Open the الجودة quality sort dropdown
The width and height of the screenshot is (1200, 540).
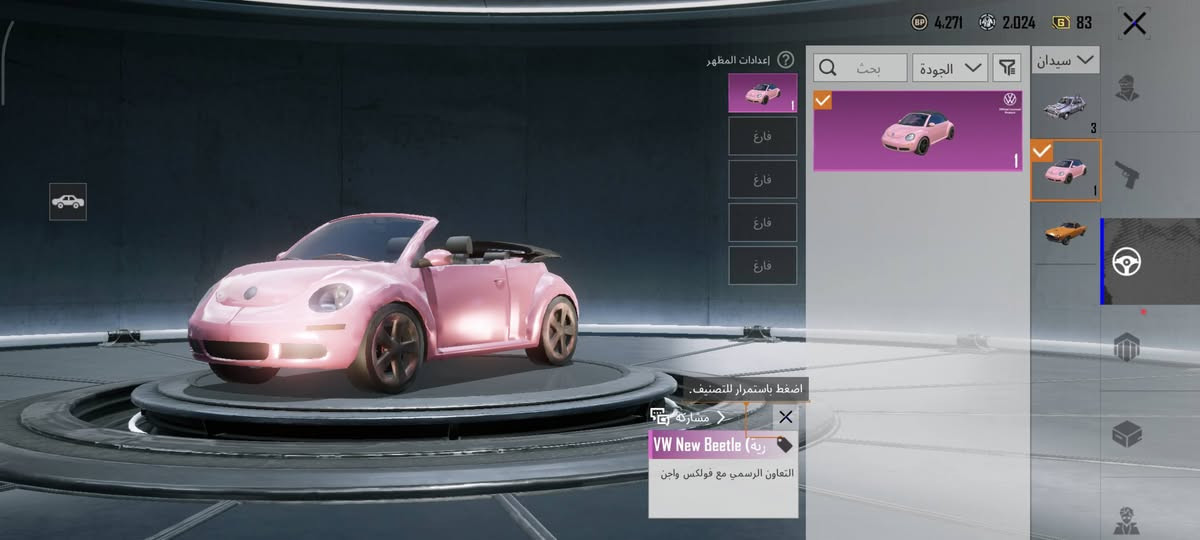pyautogui.click(x=949, y=68)
